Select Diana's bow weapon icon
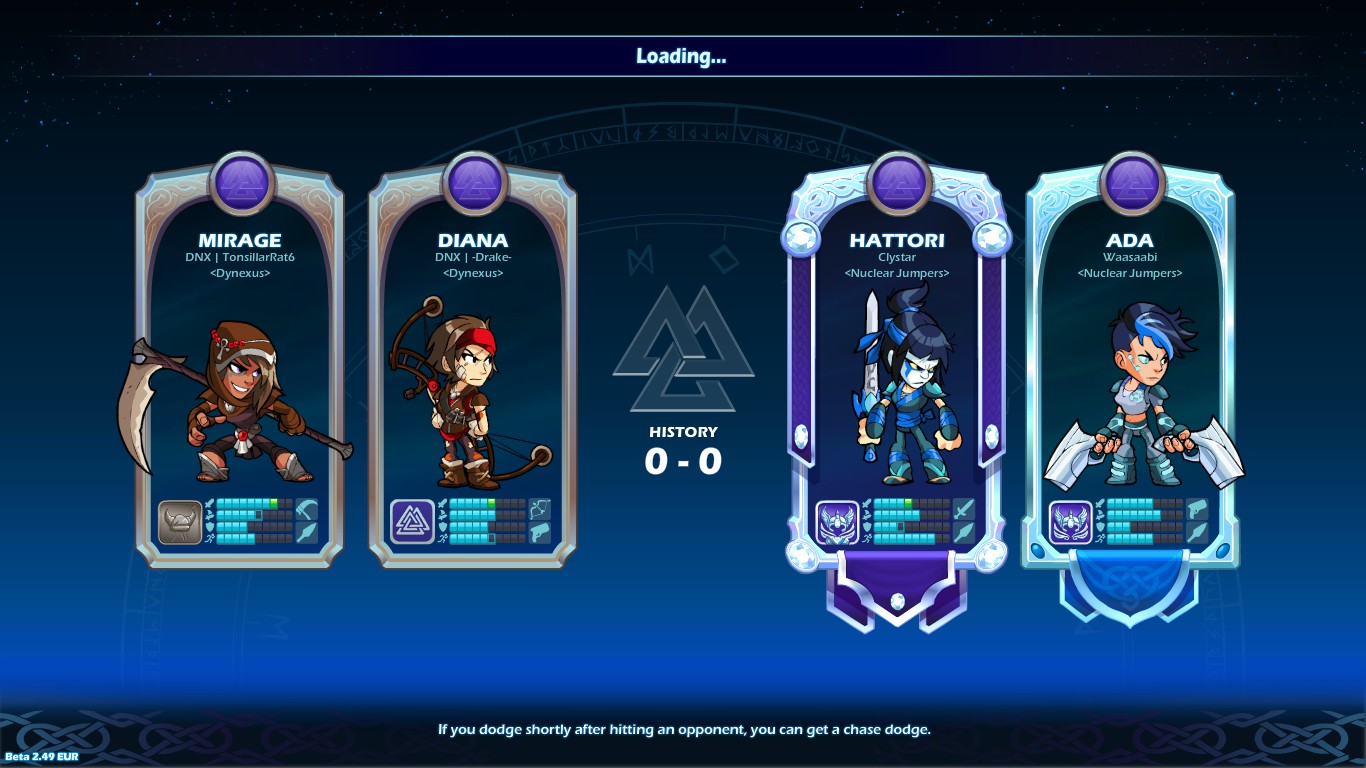The width and height of the screenshot is (1366, 768). (x=540, y=509)
